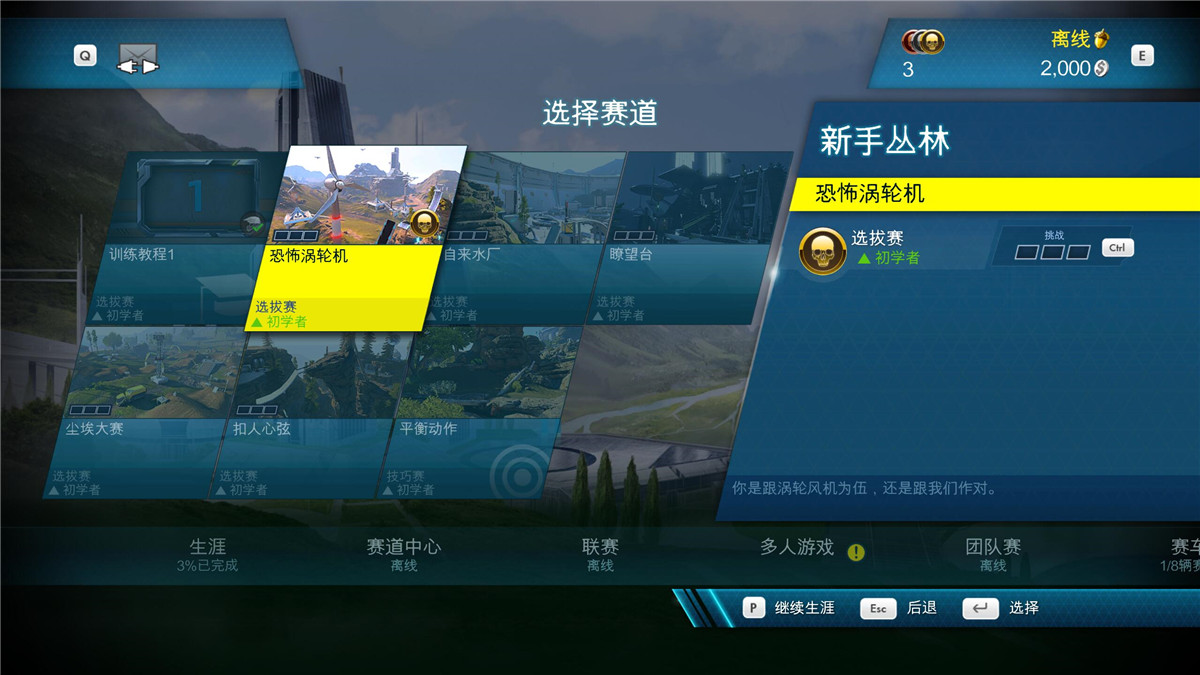Viewport: 1200px width, 675px height.
Task: Switch to the 多人游戏 tab
Action: pyautogui.click(x=797, y=548)
